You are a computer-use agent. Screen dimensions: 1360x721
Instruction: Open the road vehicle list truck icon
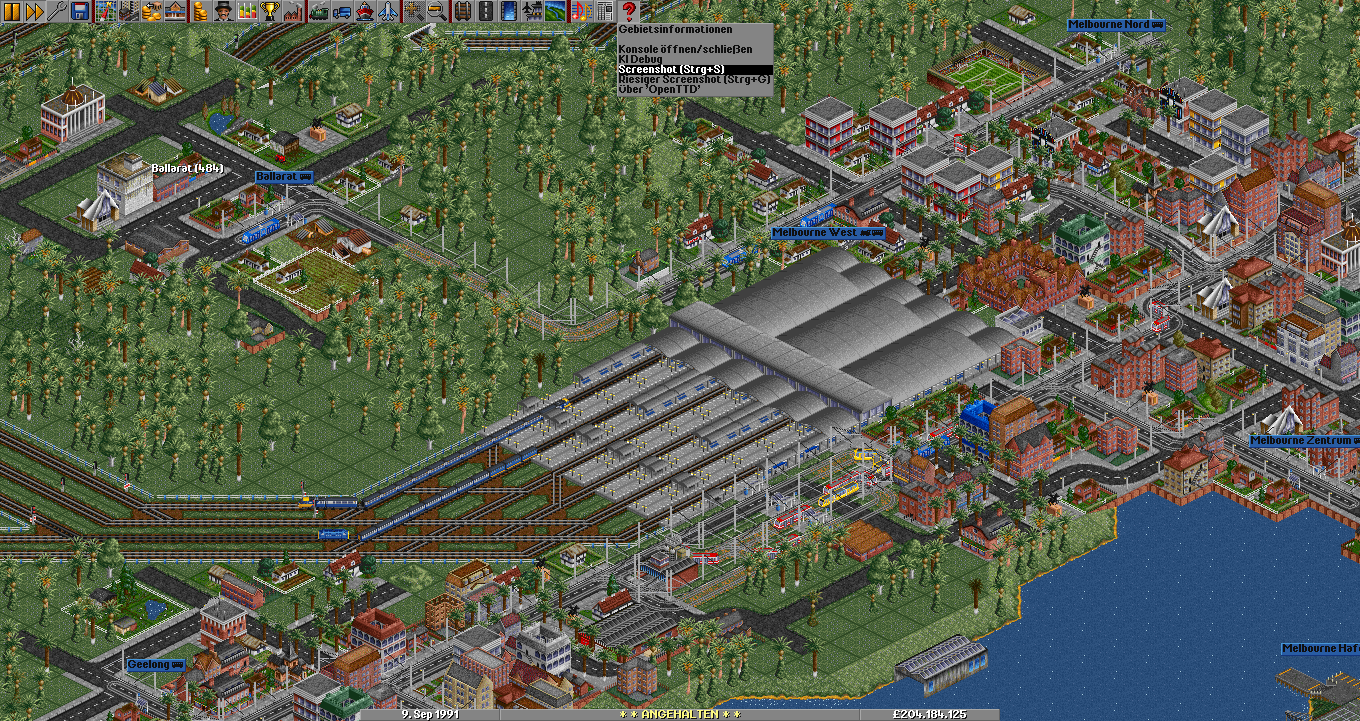[341, 12]
